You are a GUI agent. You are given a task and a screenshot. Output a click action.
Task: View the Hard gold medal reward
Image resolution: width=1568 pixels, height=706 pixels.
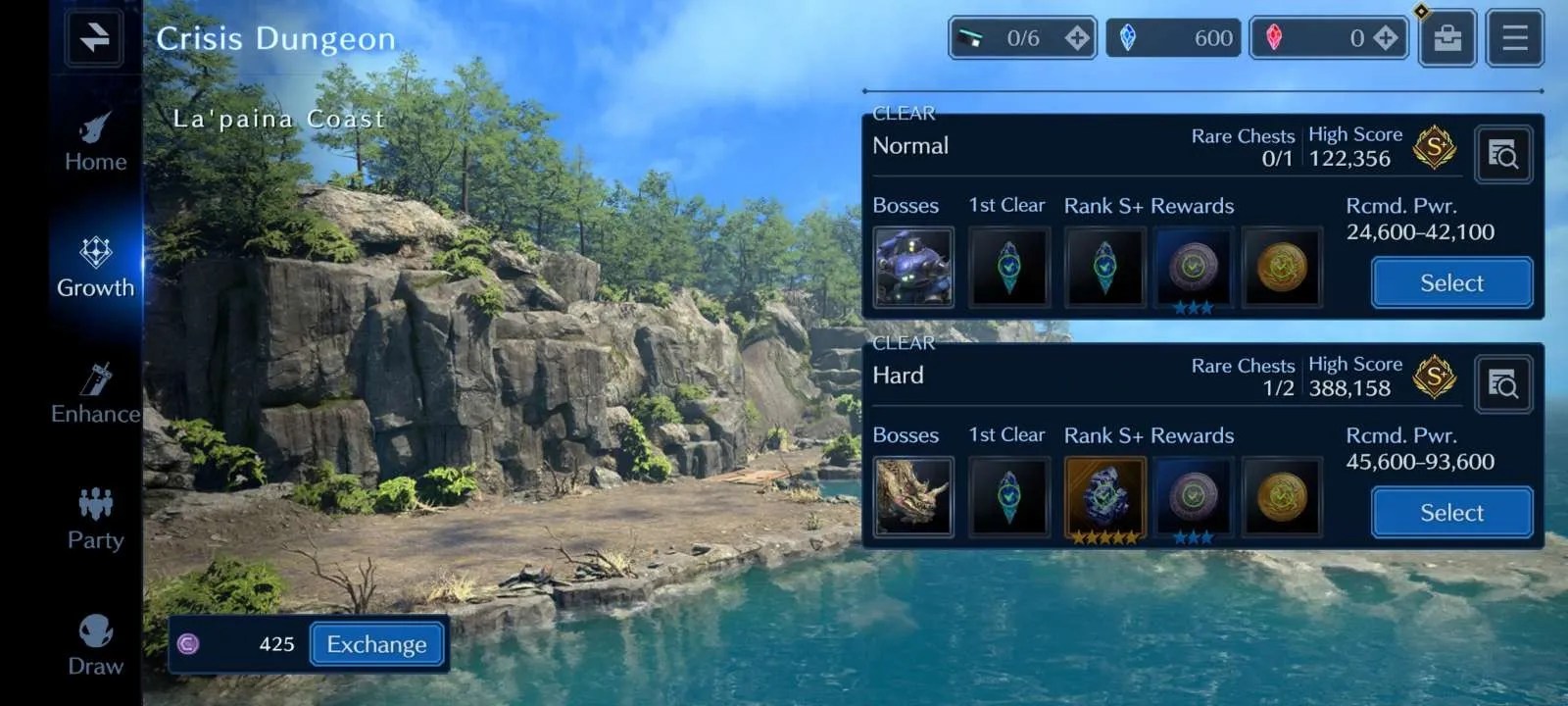coord(1282,497)
